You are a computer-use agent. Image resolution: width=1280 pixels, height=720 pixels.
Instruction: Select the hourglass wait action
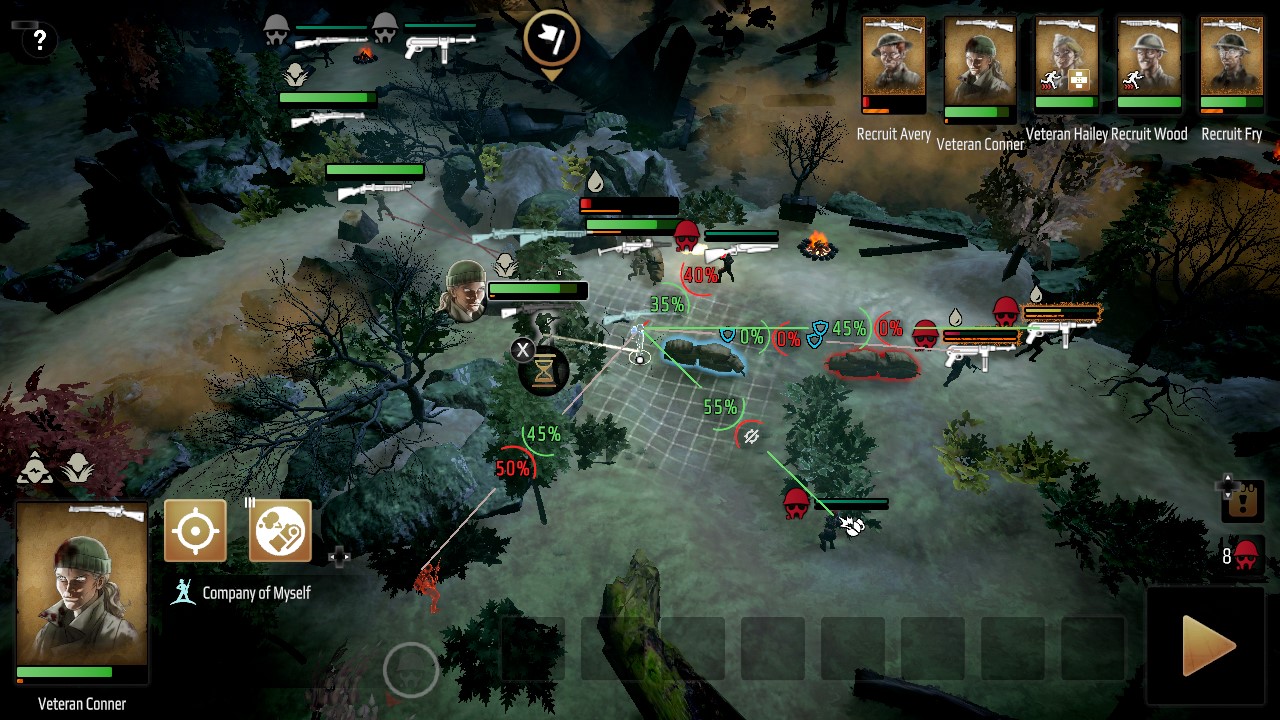pyautogui.click(x=544, y=372)
